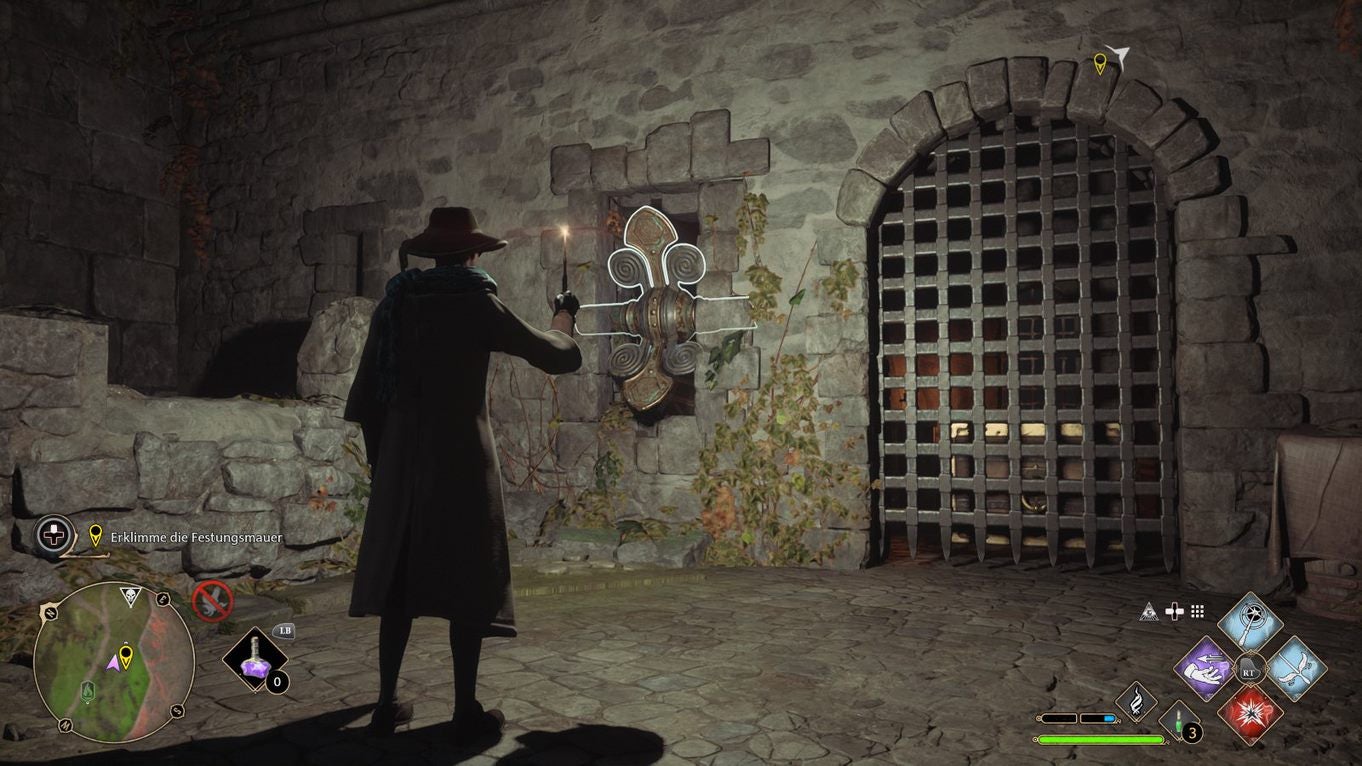The image size is (1362, 766).
Task: Click the player arrow on the minimap
Action: [114, 663]
